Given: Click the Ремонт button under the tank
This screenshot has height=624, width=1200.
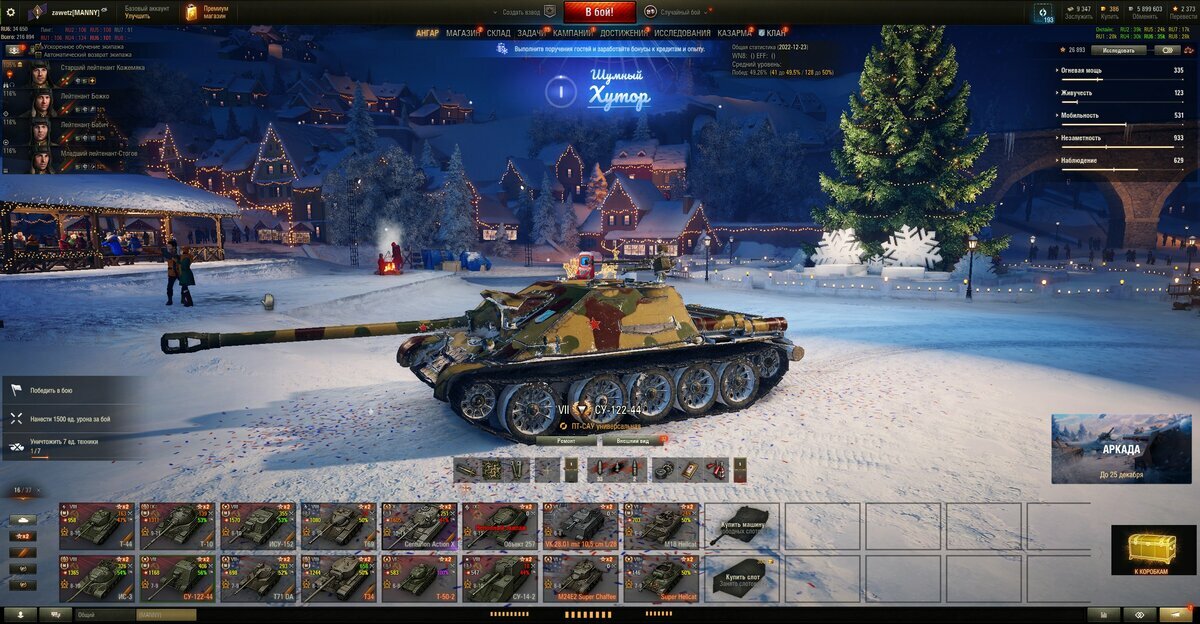Looking at the screenshot, I should 564,440.
